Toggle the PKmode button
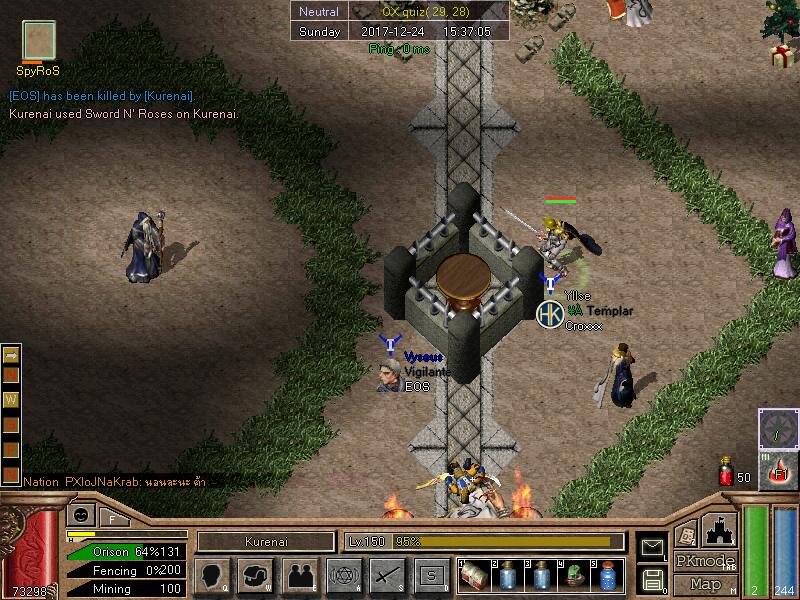Screen dimensions: 800x600 705,561
